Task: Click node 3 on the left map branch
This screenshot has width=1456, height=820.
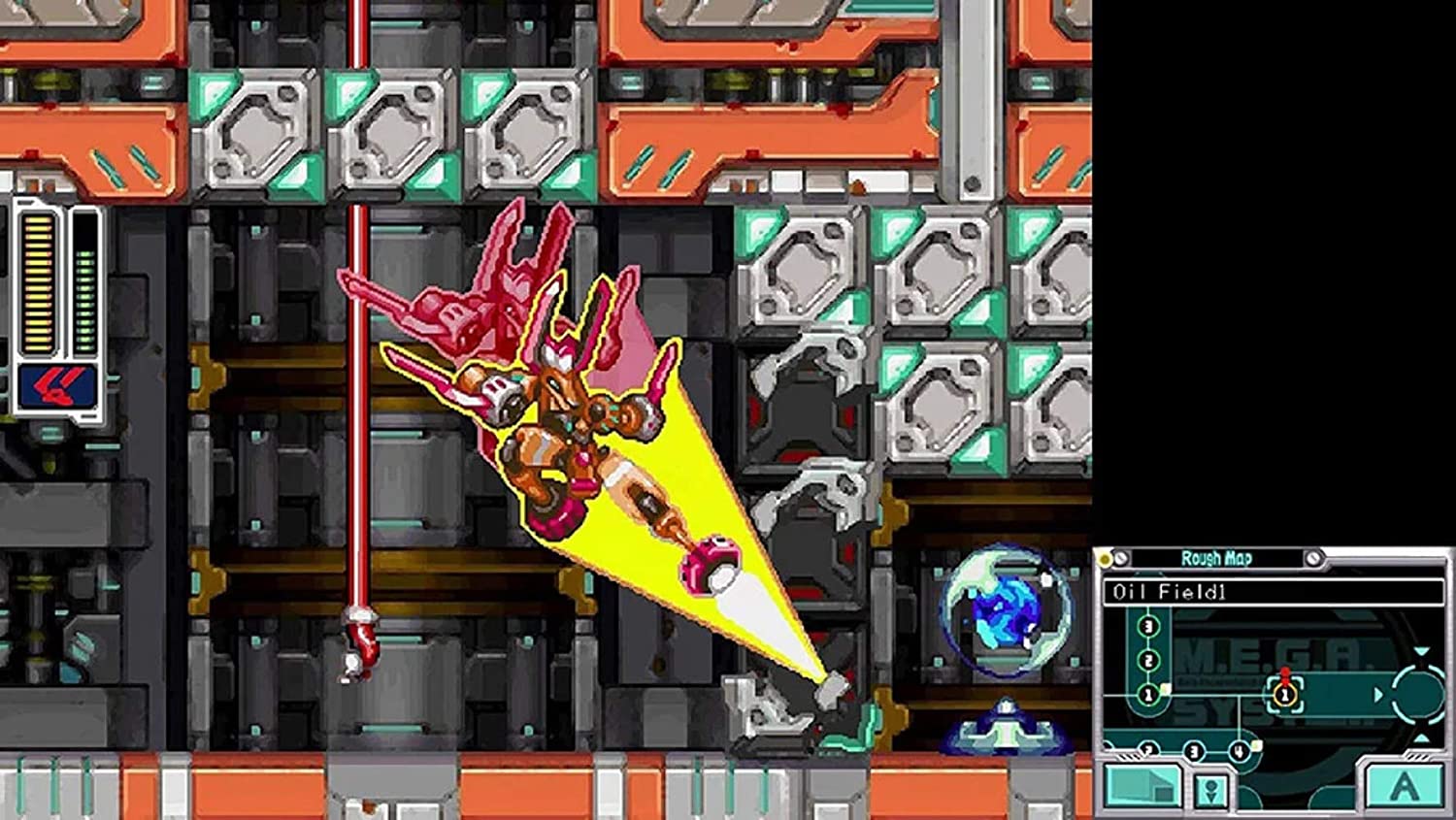Action: pyautogui.click(x=1147, y=625)
